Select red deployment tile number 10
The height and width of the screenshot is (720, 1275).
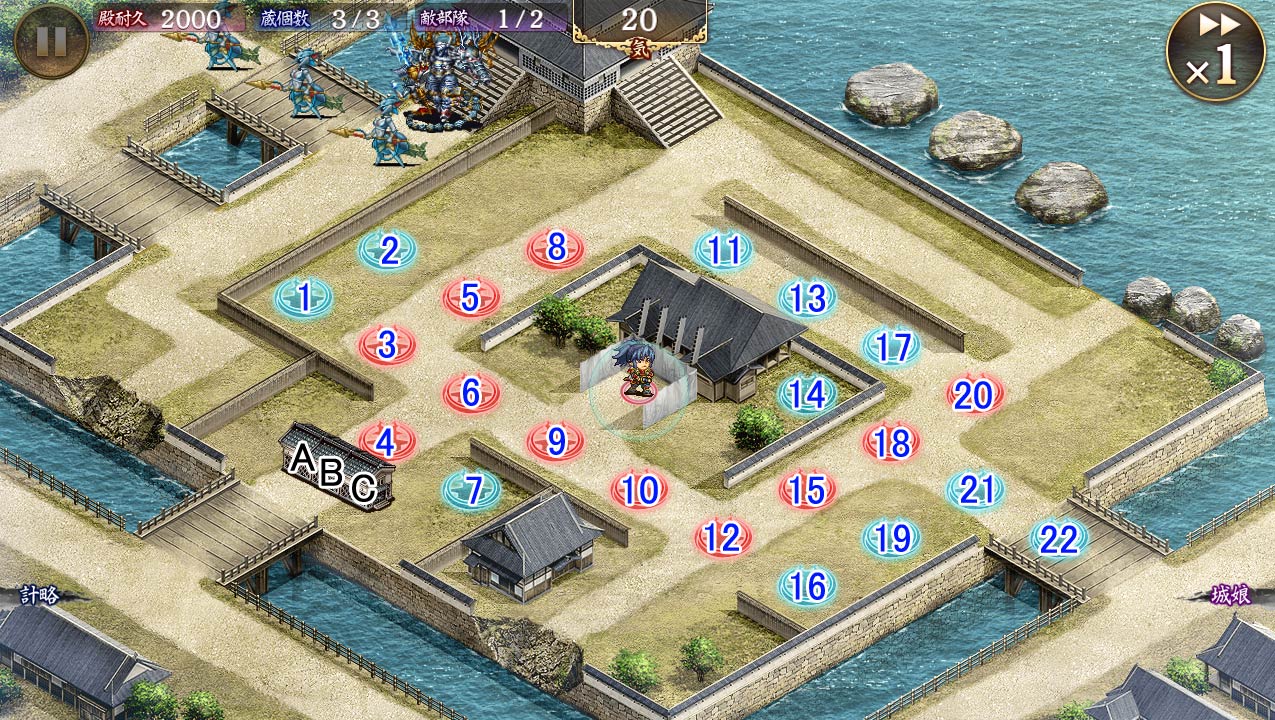(x=640, y=489)
